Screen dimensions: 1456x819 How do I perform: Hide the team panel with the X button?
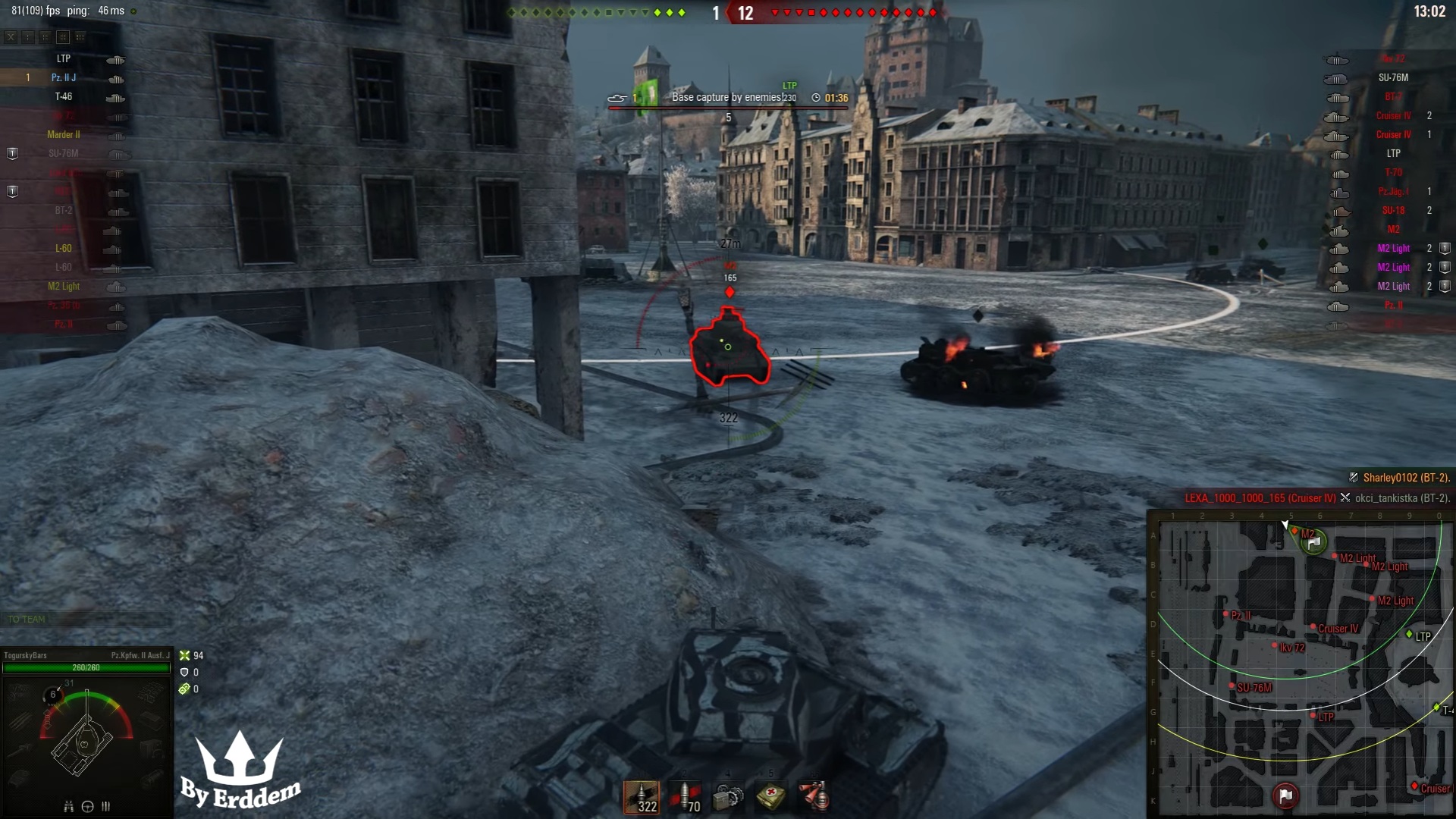(x=11, y=36)
